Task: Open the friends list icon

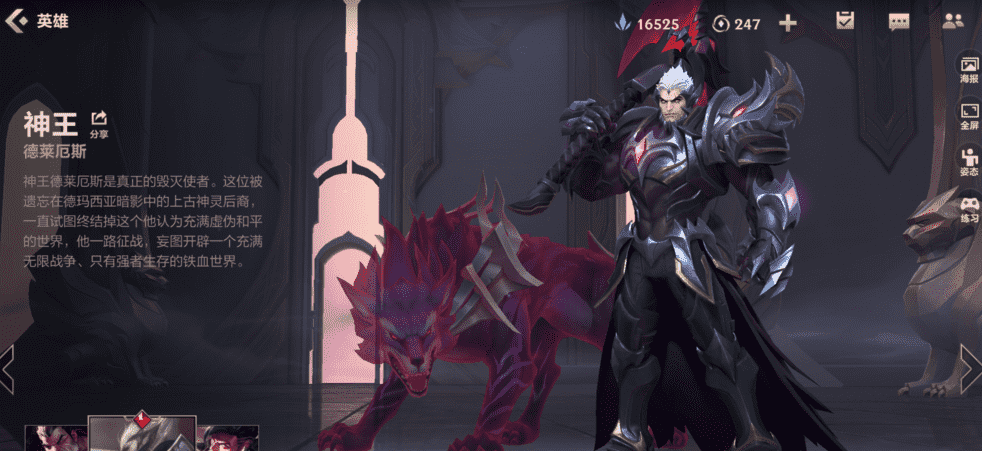Action: coord(952,22)
